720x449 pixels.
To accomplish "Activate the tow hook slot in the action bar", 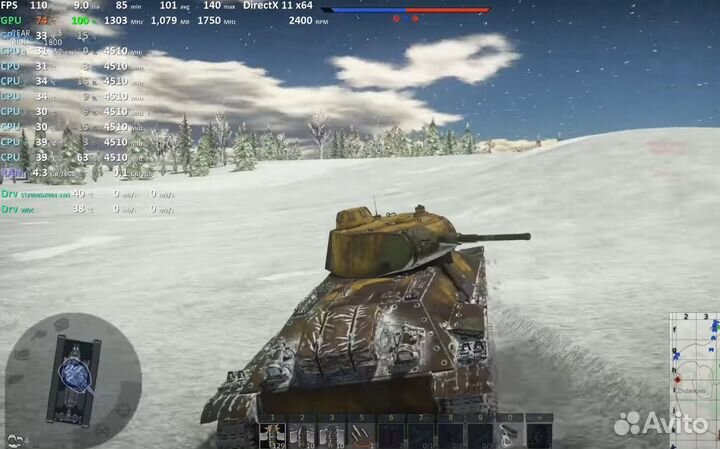I will pos(509,434).
